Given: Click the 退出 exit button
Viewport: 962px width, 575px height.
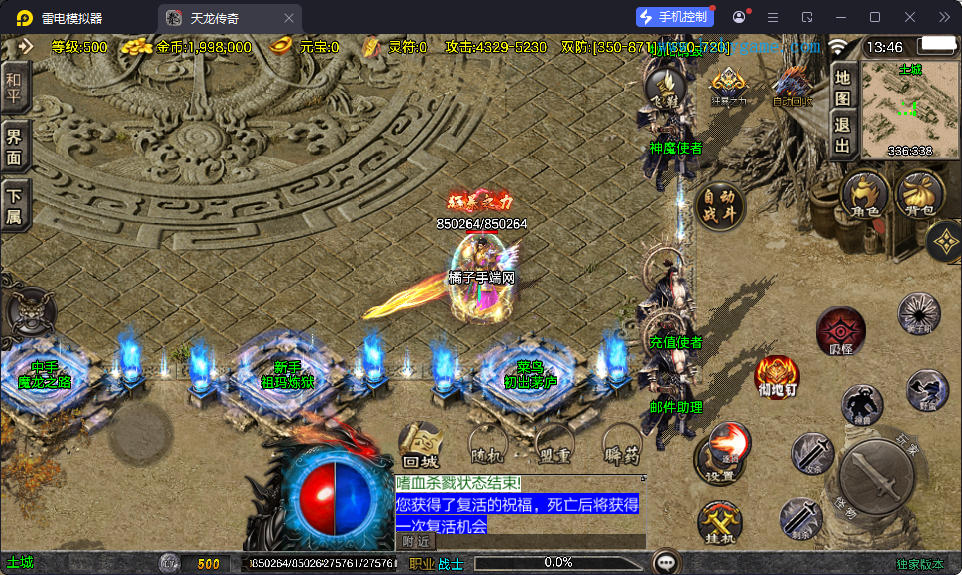Looking at the screenshot, I should pos(842,137).
